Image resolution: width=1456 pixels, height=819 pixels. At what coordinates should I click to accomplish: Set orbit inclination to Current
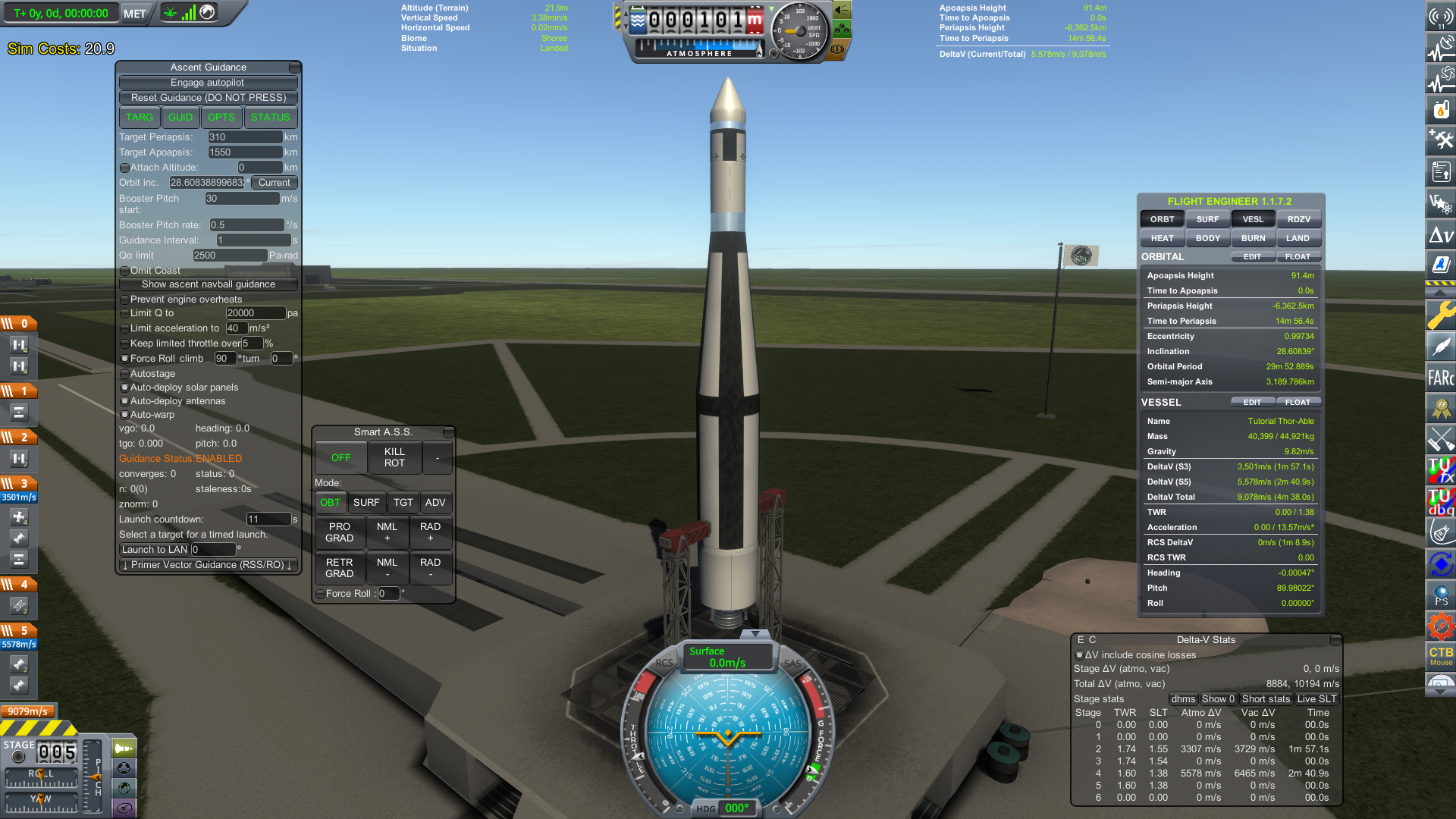point(274,183)
